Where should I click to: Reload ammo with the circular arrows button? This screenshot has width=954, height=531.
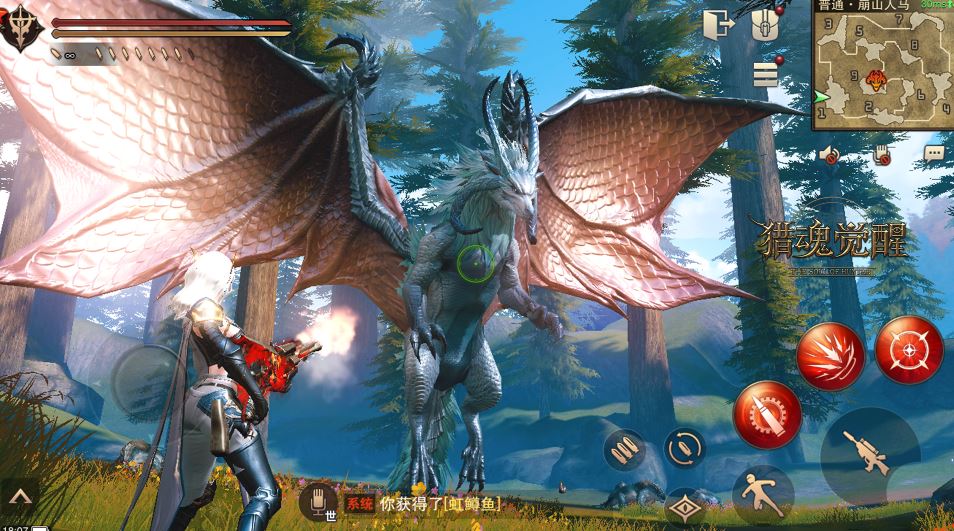click(x=685, y=447)
